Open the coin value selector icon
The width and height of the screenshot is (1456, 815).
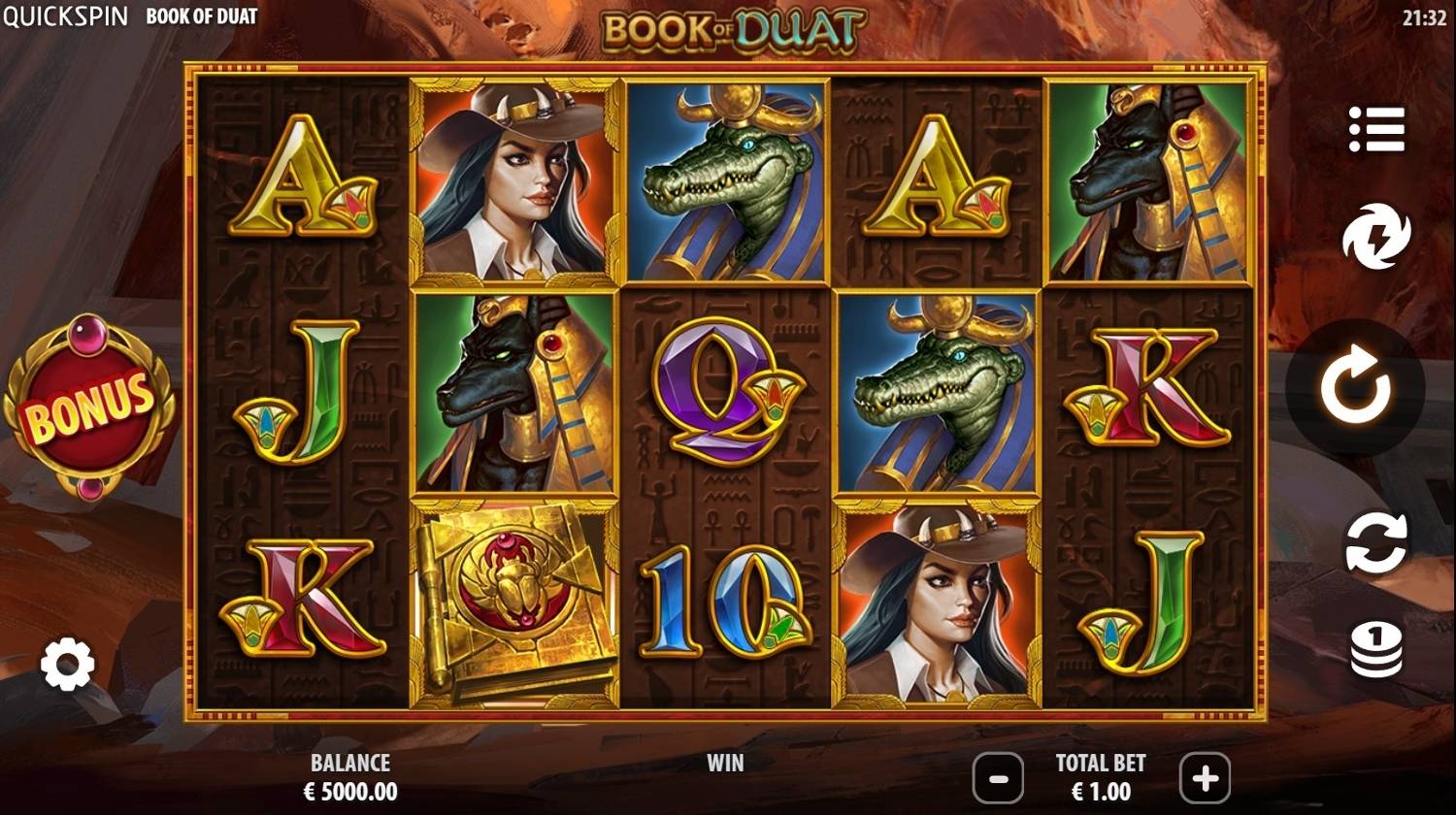(1378, 650)
